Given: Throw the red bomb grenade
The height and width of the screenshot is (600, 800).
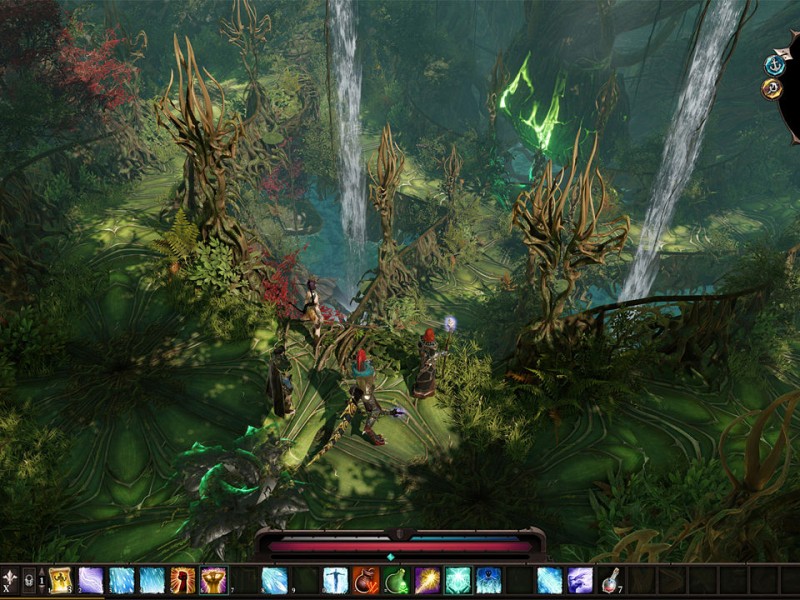Looking at the screenshot, I should coord(366,580).
